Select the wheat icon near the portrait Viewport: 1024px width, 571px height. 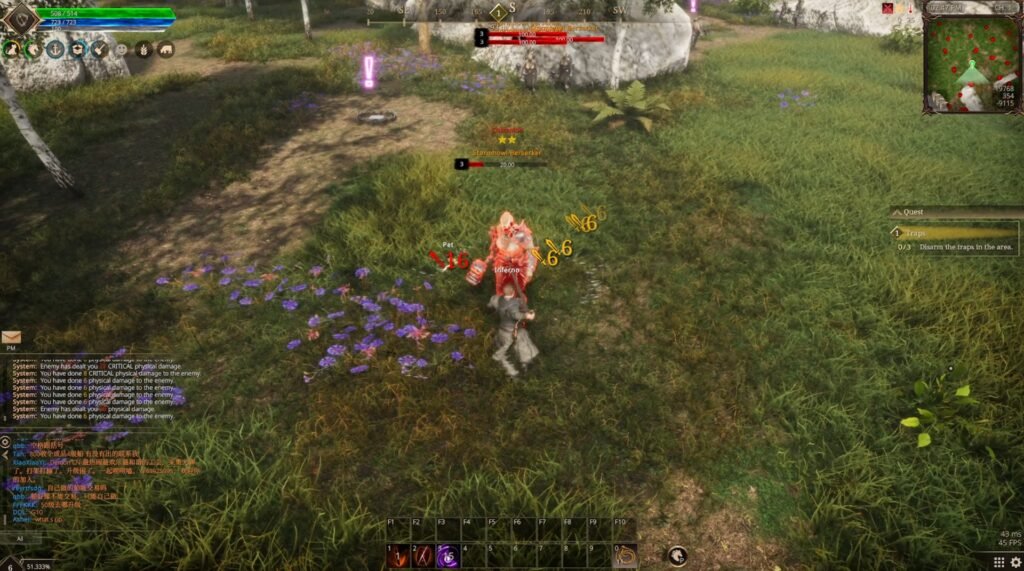pos(144,49)
